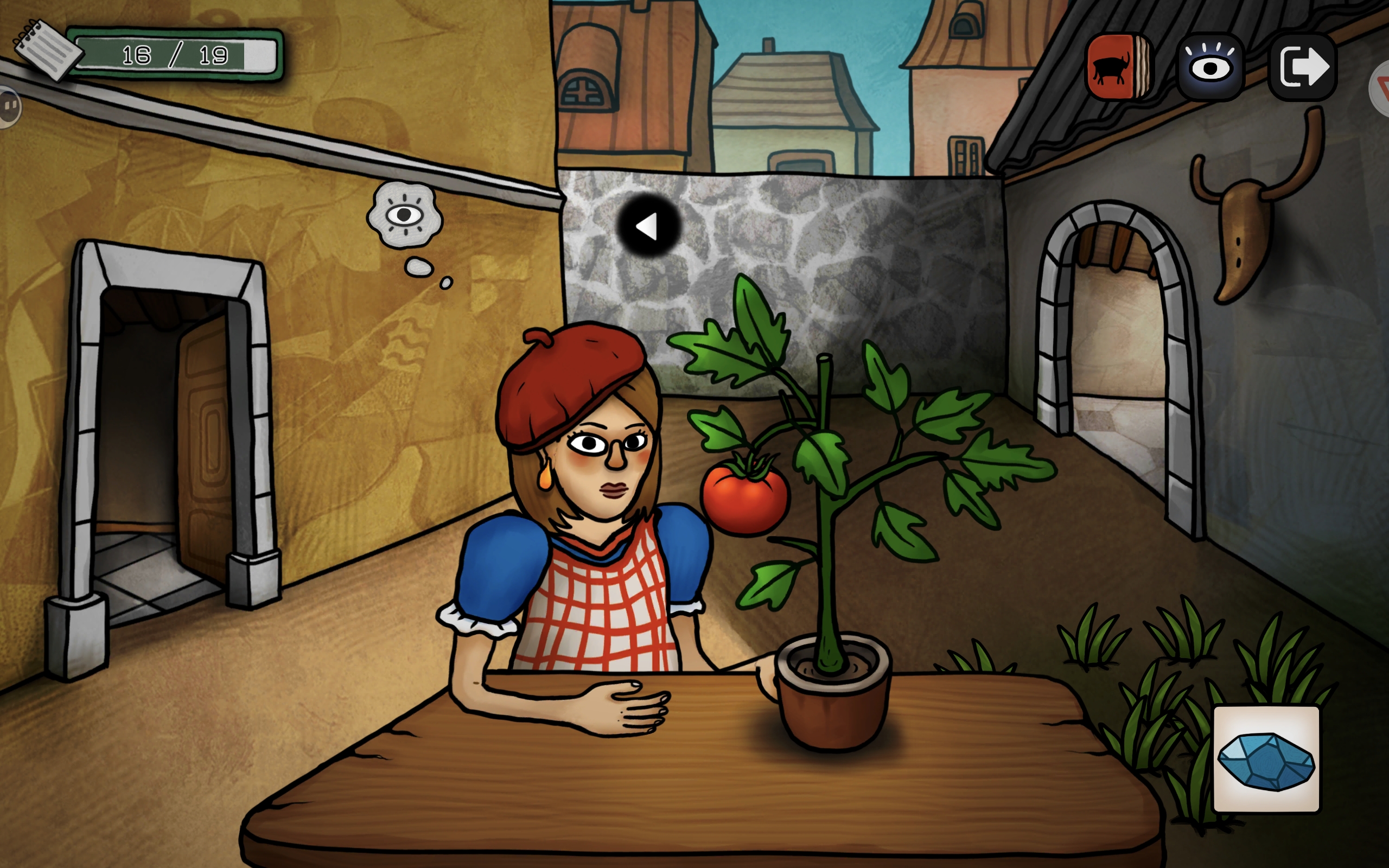
Task: Click the eye thought bubble
Action: click(x=405, y=215)
